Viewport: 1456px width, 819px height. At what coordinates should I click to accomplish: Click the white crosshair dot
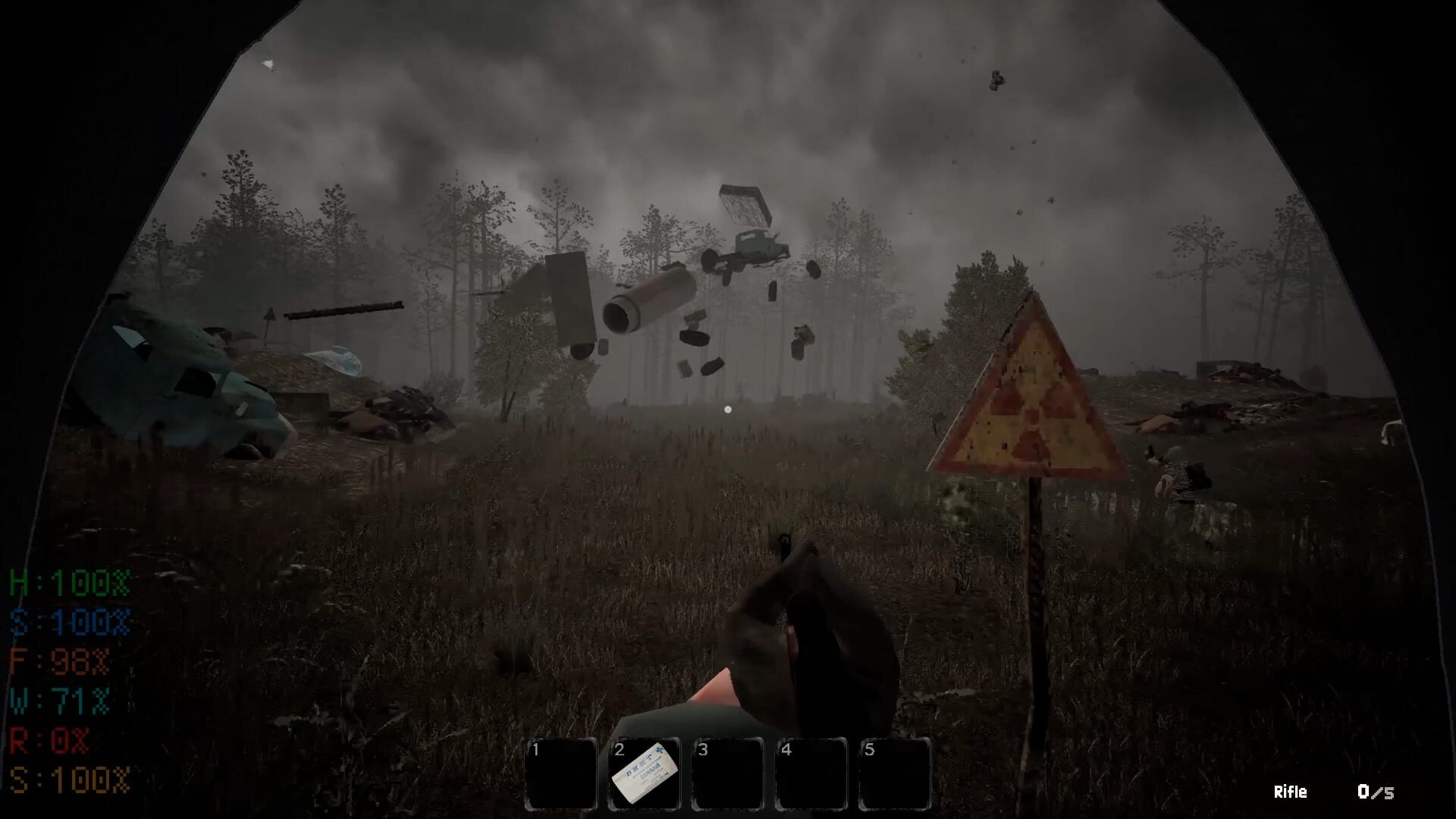coord(727,409)
